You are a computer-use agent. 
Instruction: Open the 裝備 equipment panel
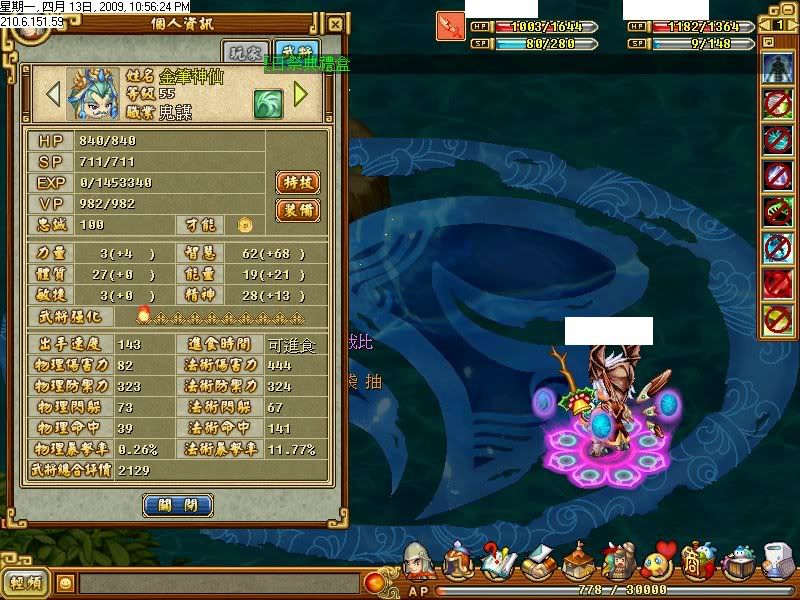click(x=297, y=210)
